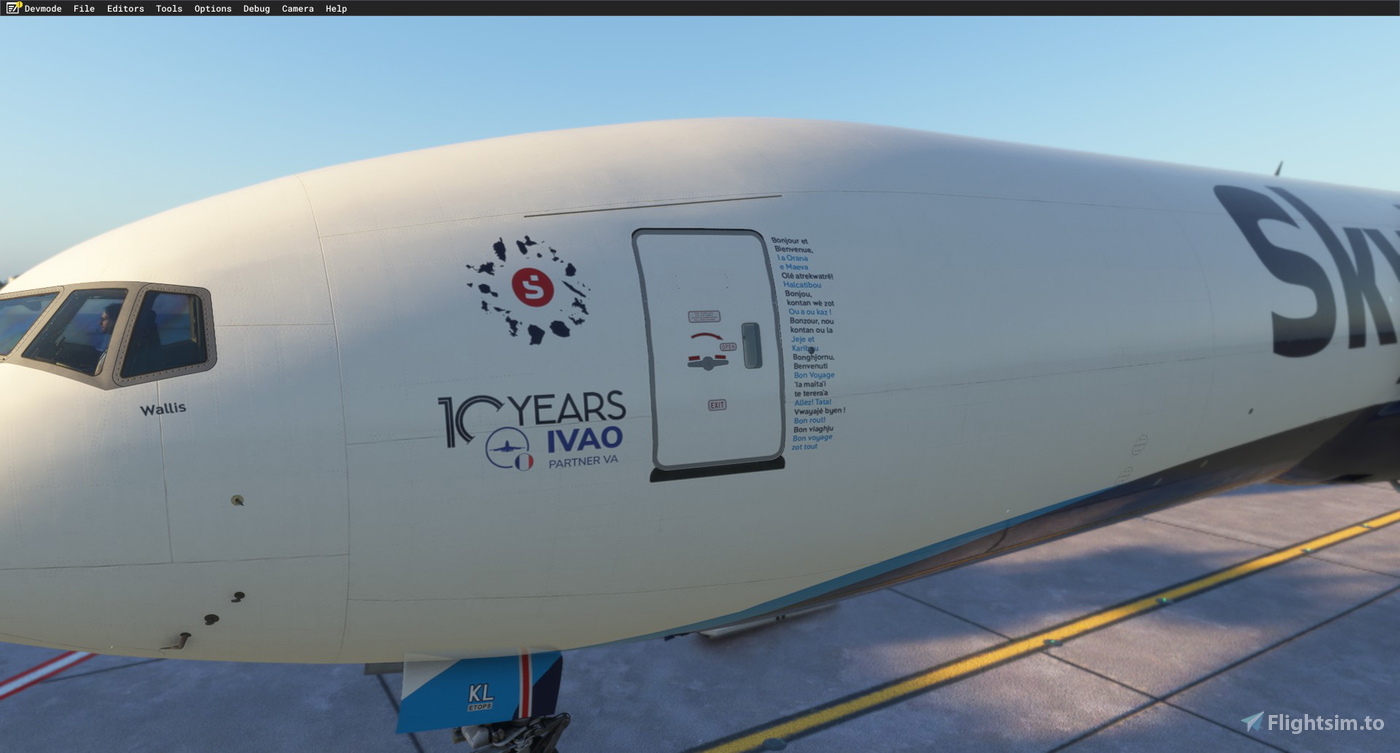This screenshot has width=1400, height=753.
Task: Click the EXIT placard on the cabin door
Action: click(718, 404)
